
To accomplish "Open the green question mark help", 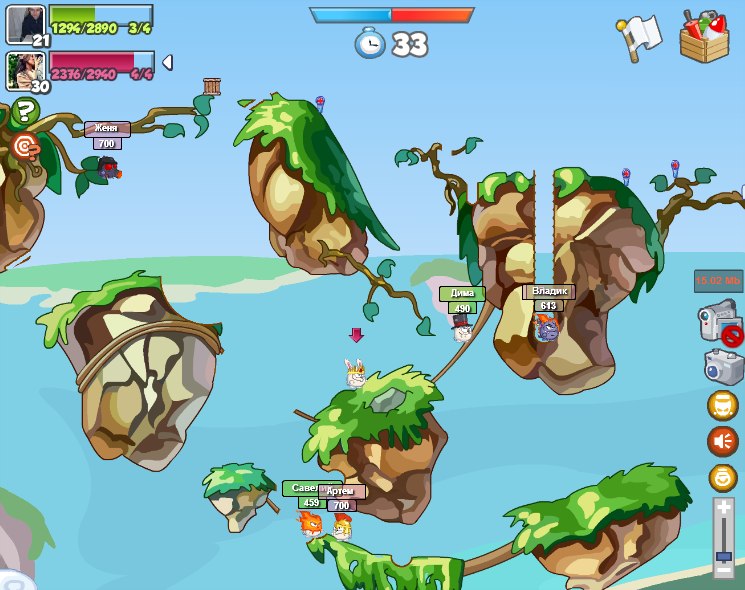I will tap(23, 111).
